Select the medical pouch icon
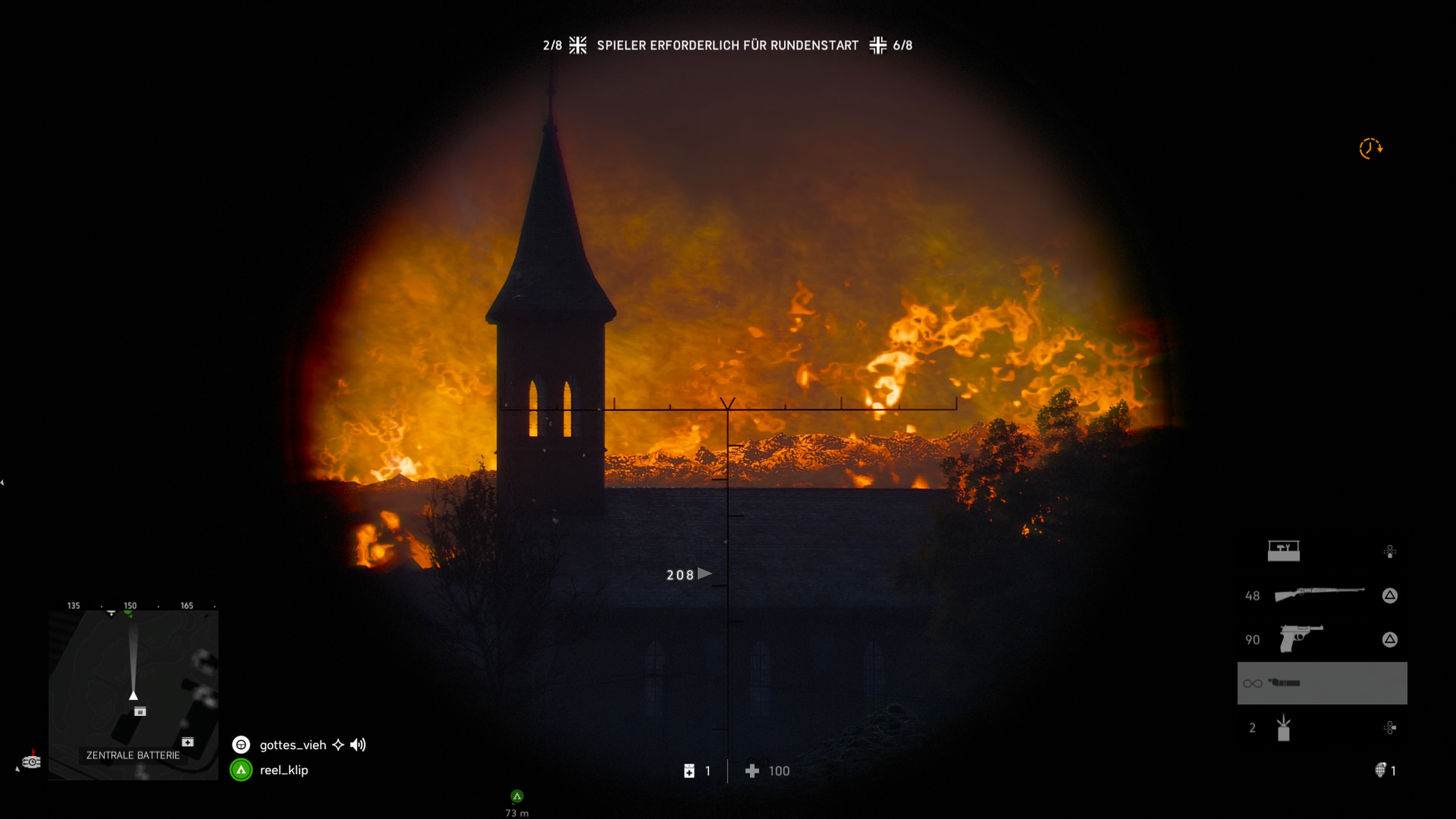Viewport: 1456px width, 819px height. (689, 771)
